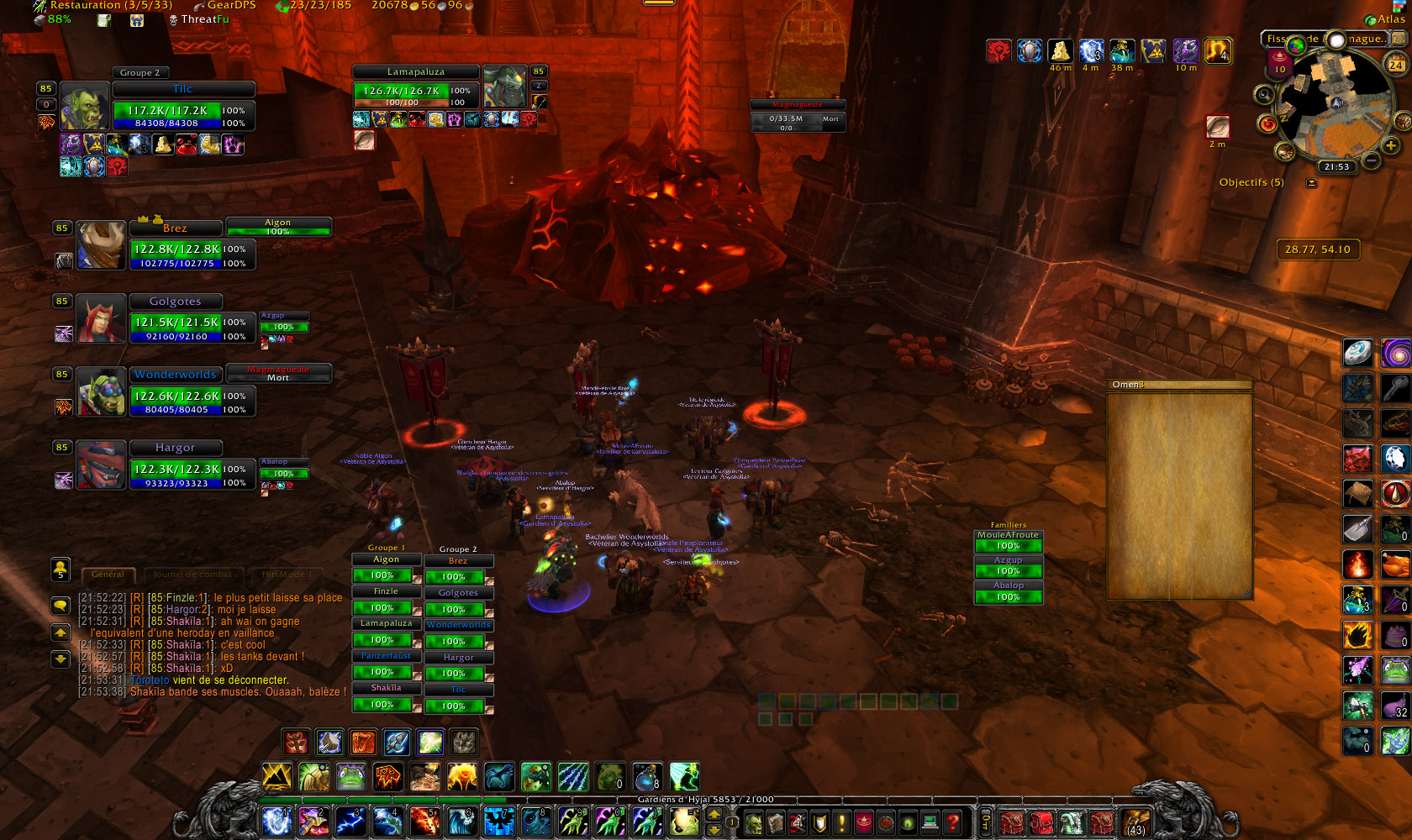Switch to the Journal de combat tab

[x=192, y=574]
